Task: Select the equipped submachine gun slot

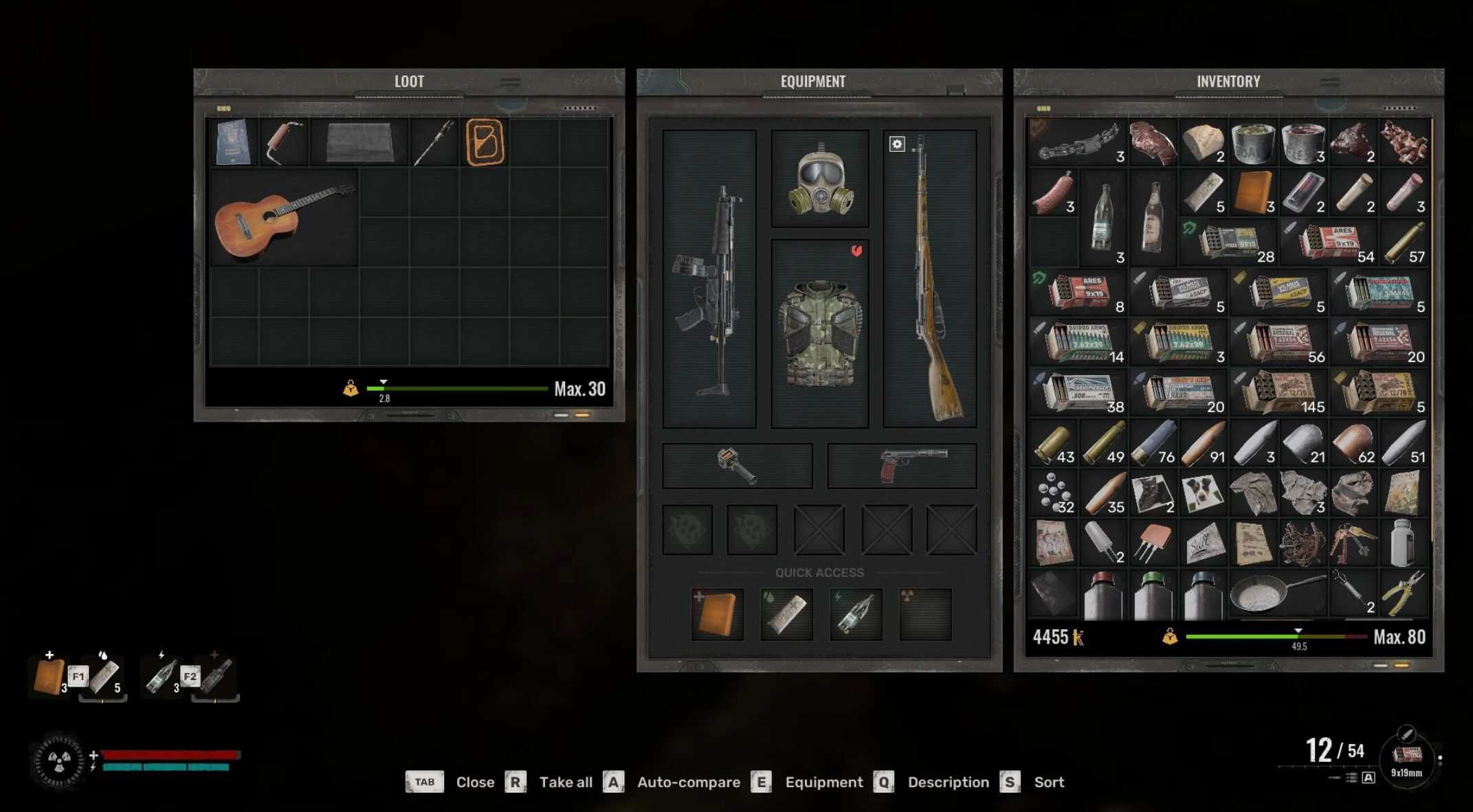Action: 709,280
